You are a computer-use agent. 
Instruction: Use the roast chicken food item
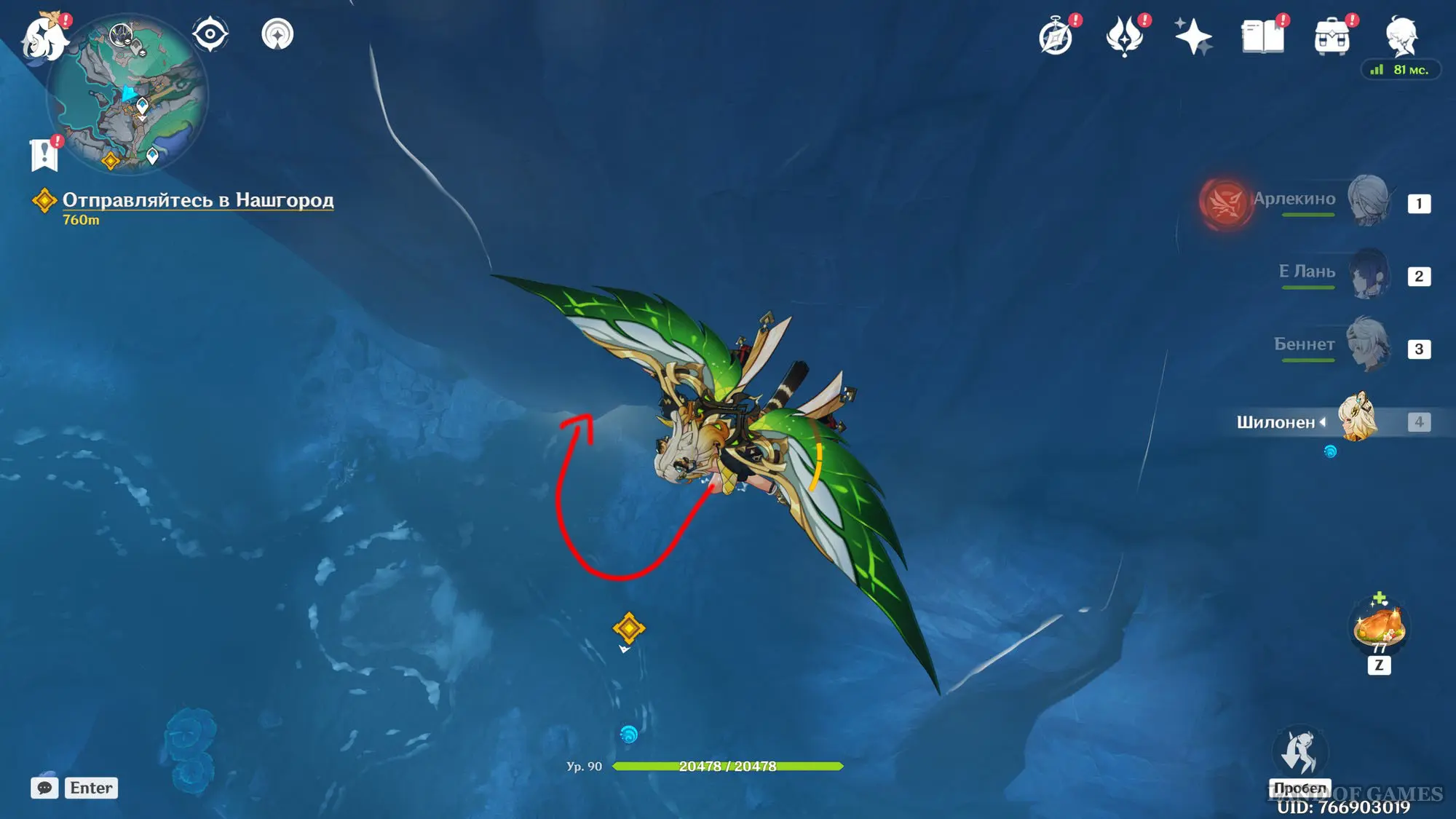[x=1378, y=626]
